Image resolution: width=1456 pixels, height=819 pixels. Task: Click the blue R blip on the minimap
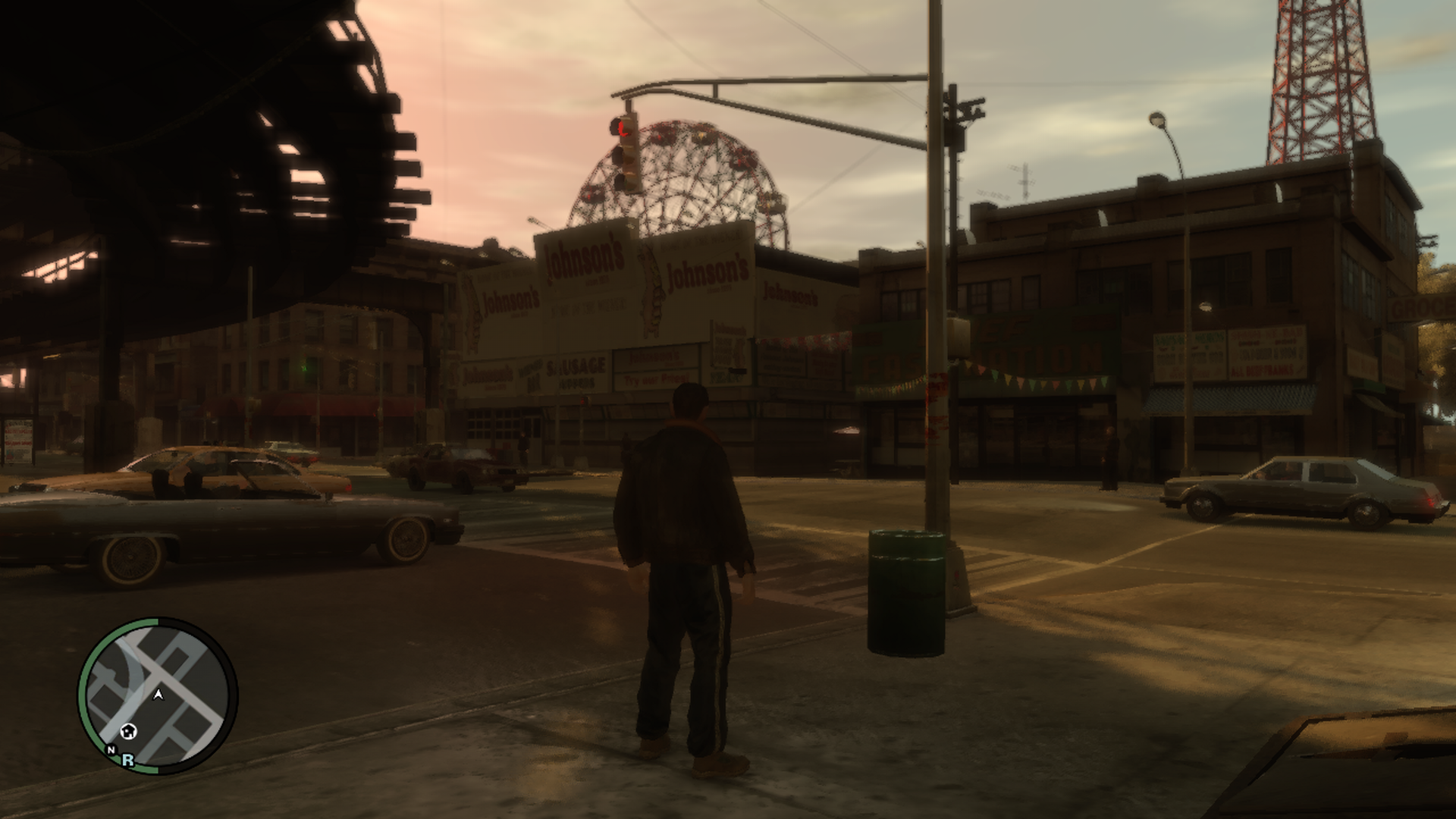click(128, 760)
